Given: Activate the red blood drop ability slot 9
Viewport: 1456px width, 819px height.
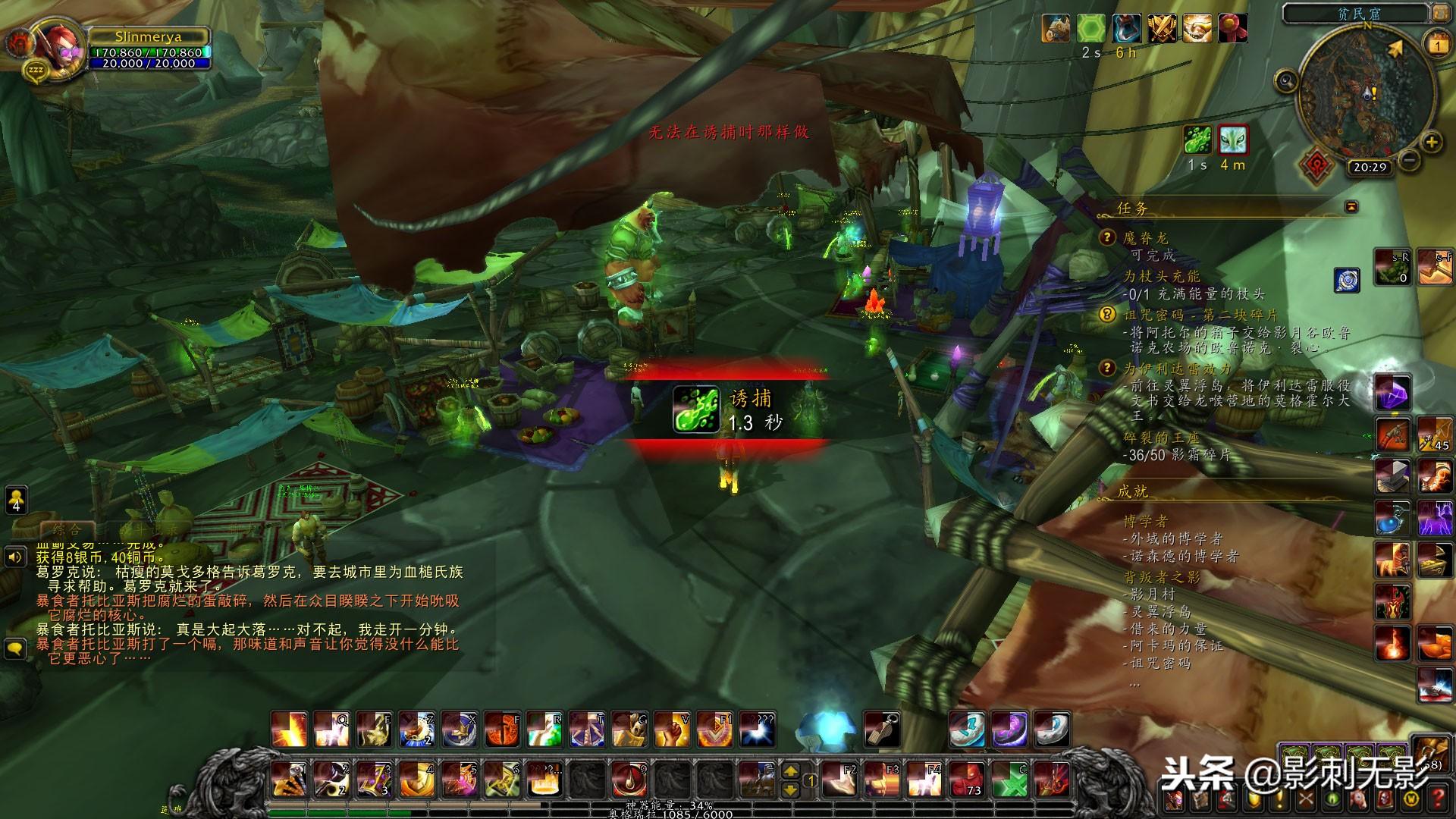Looking at the screenshot, I should coord(629,779).
